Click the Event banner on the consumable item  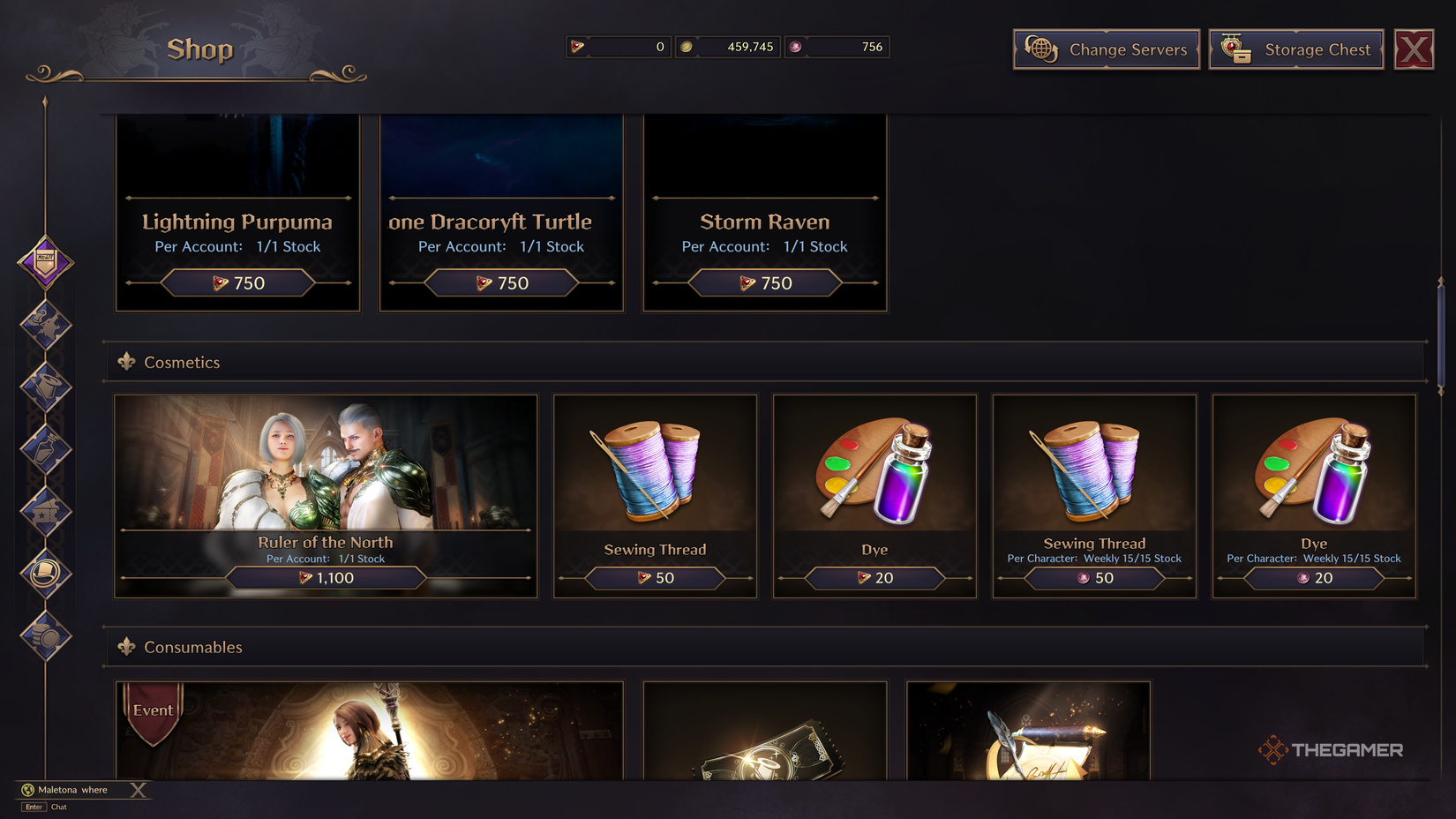point(152,710)
